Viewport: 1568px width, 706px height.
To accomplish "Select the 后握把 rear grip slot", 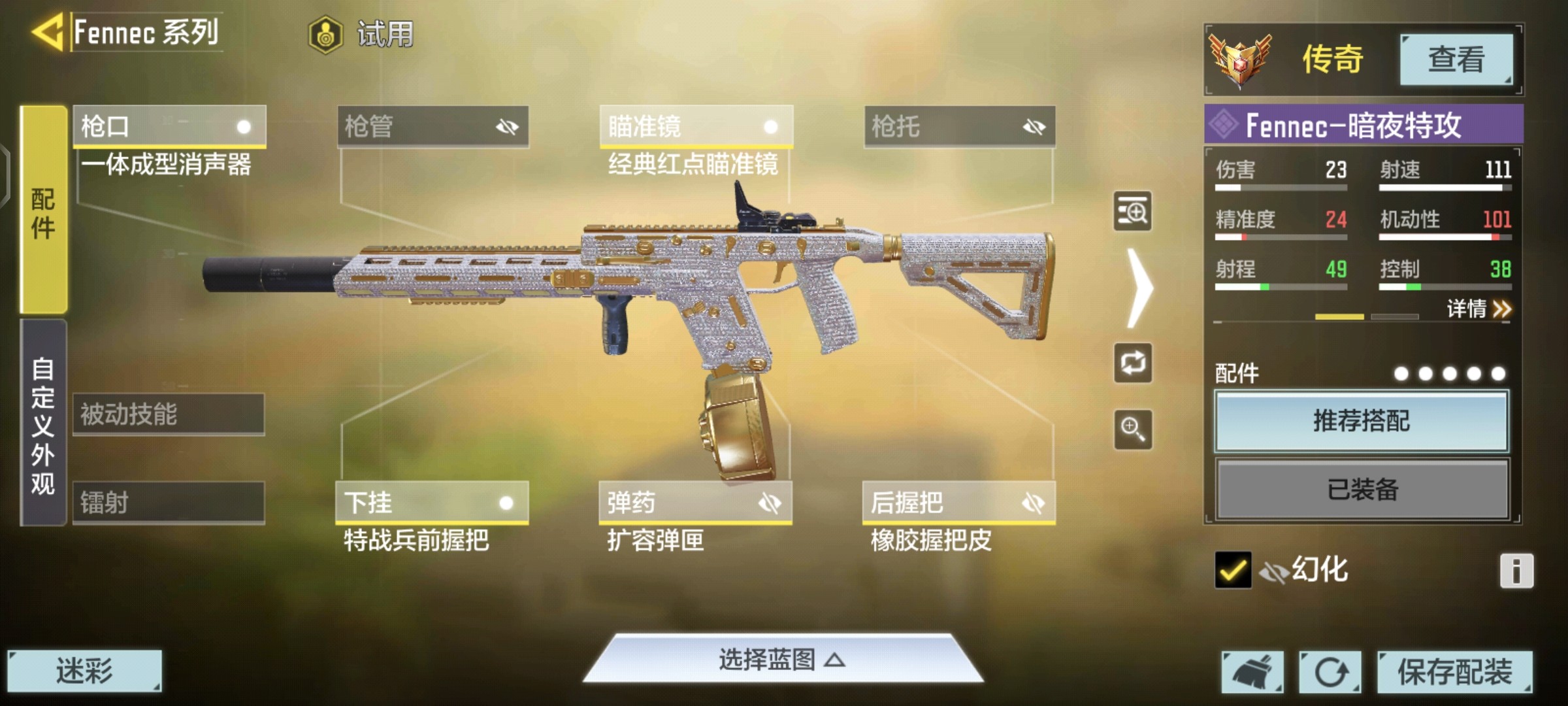I will click(x=958, y=503).
